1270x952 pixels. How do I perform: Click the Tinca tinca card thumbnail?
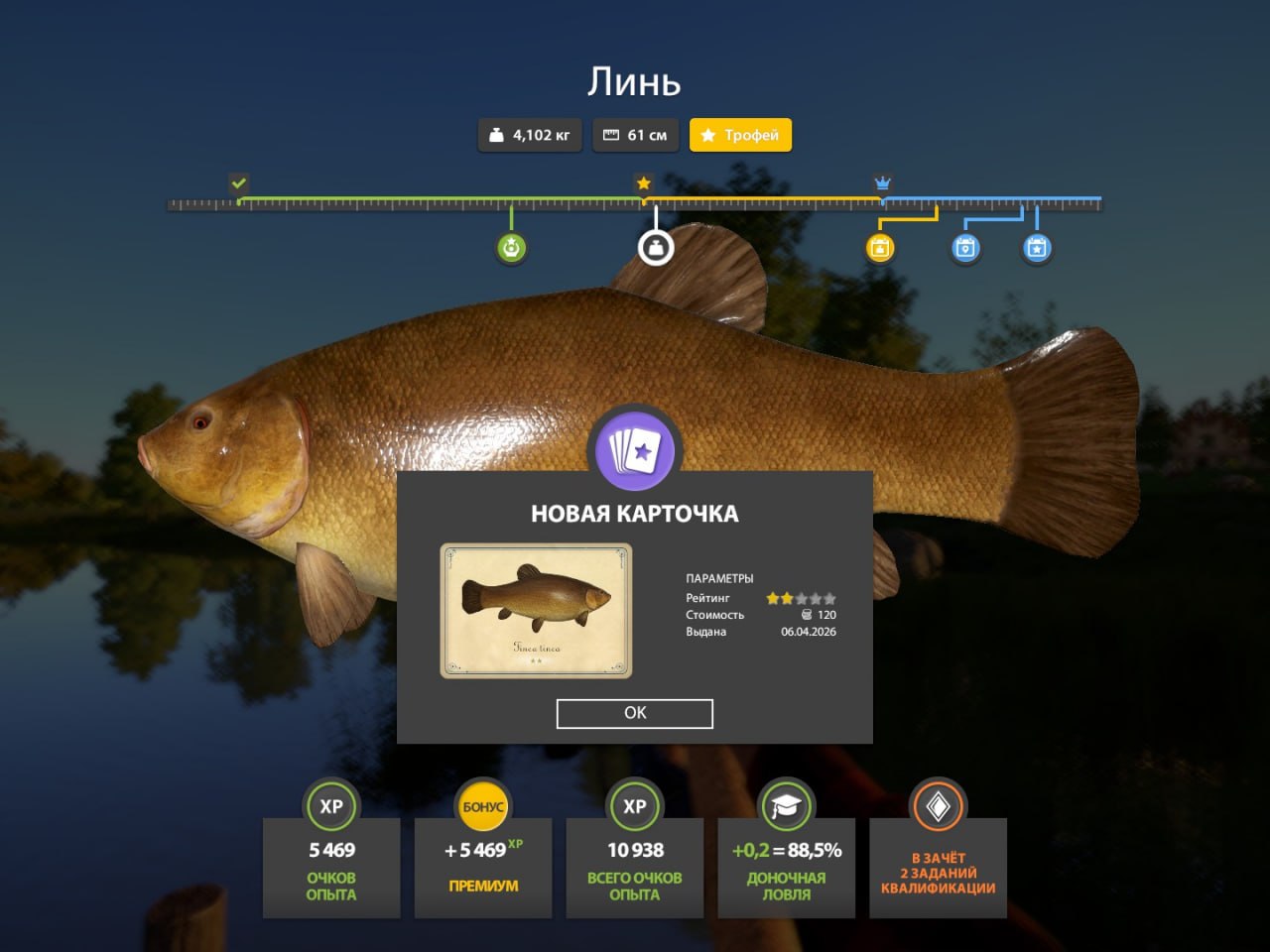534,611
